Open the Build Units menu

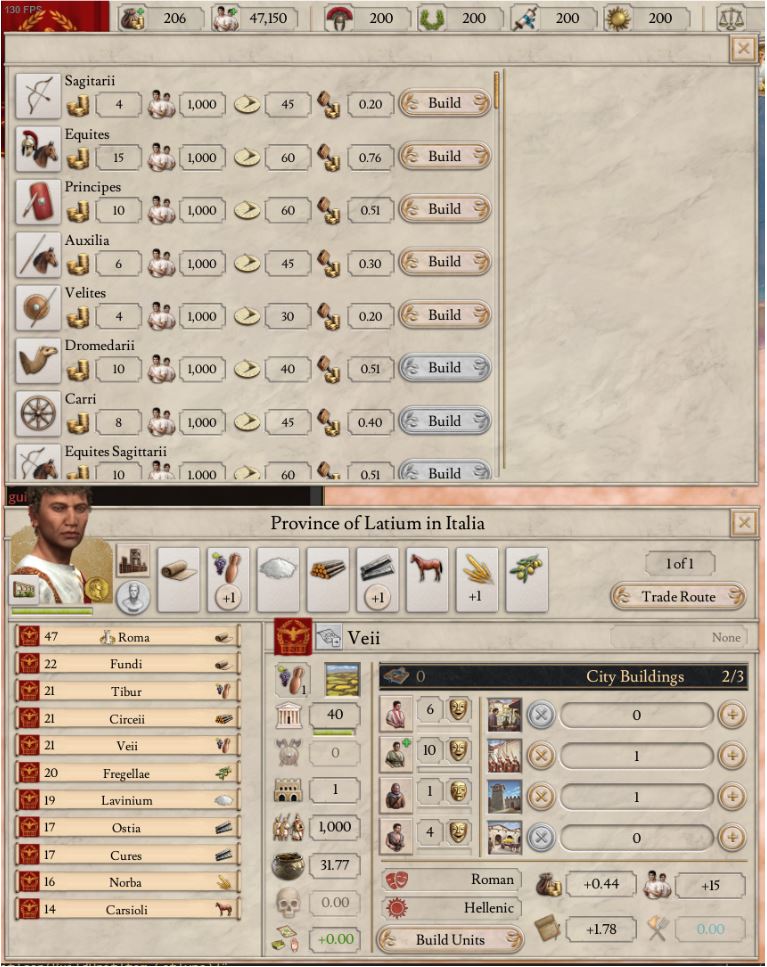point(450,940)
